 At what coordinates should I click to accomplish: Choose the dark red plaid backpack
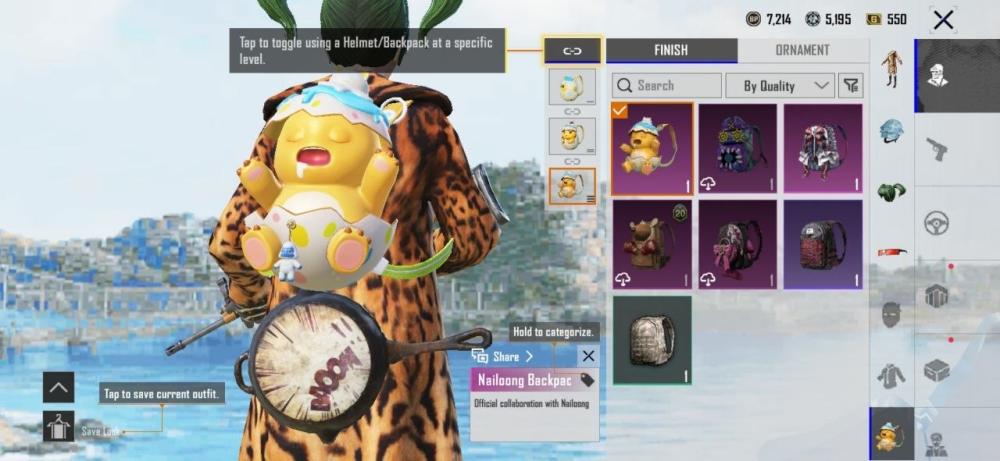coord(823,244)
